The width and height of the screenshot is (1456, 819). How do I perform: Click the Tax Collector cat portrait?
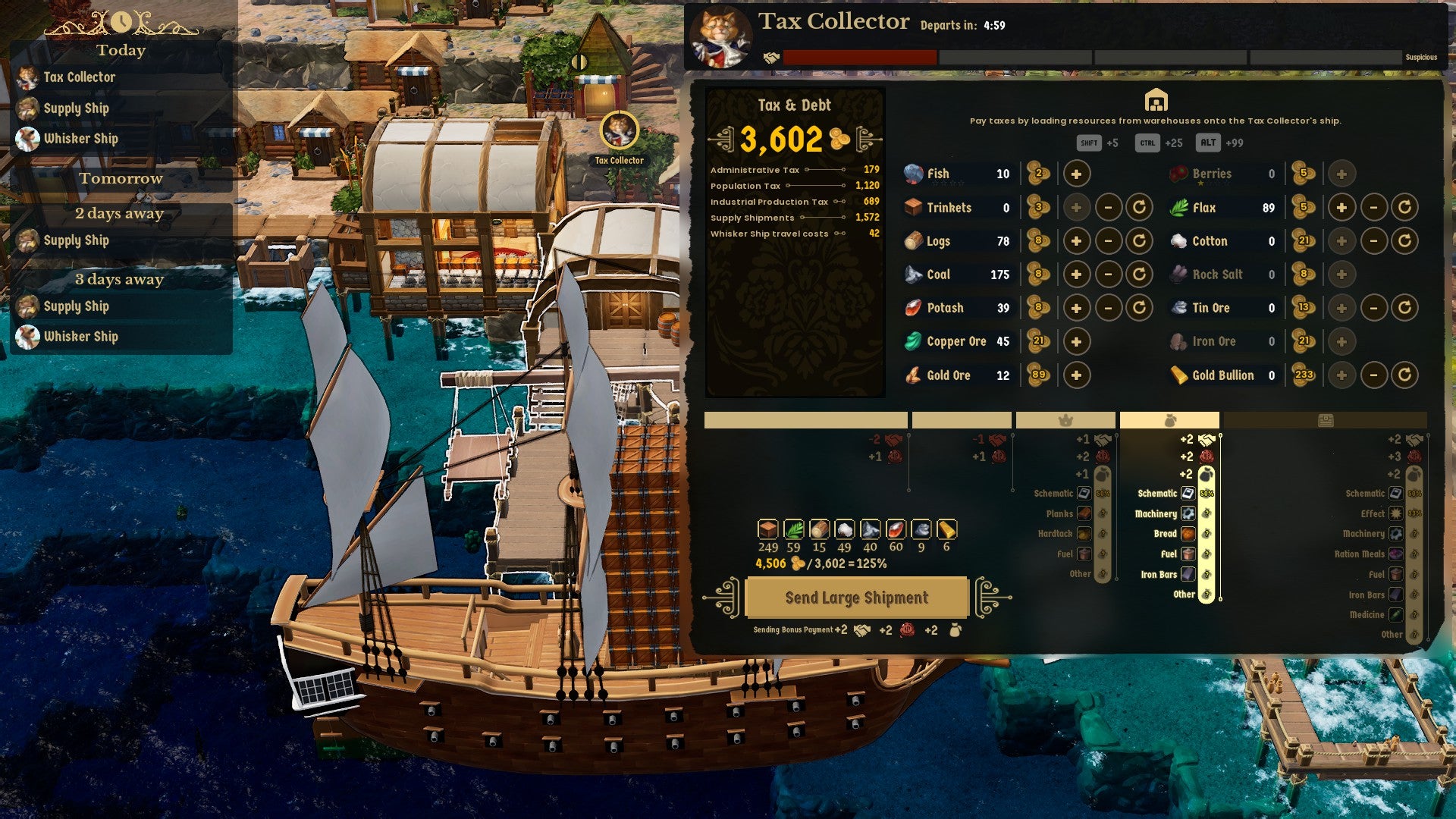(720, 36)
